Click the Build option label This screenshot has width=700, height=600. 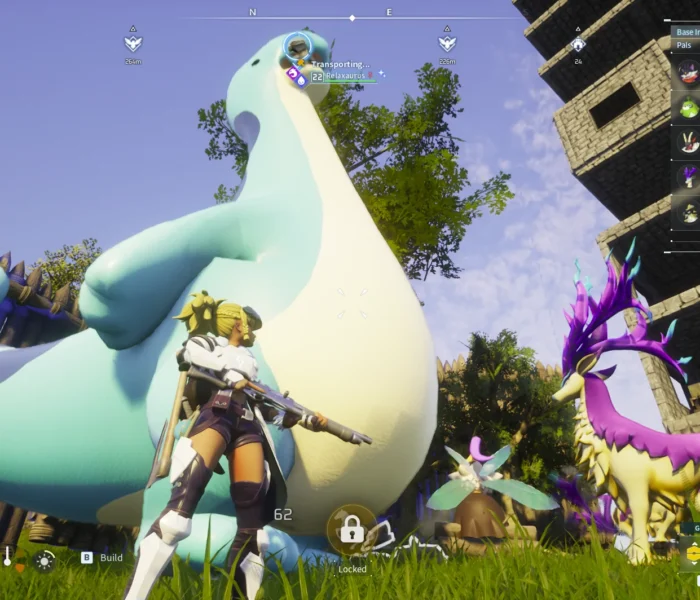point(111,558)
